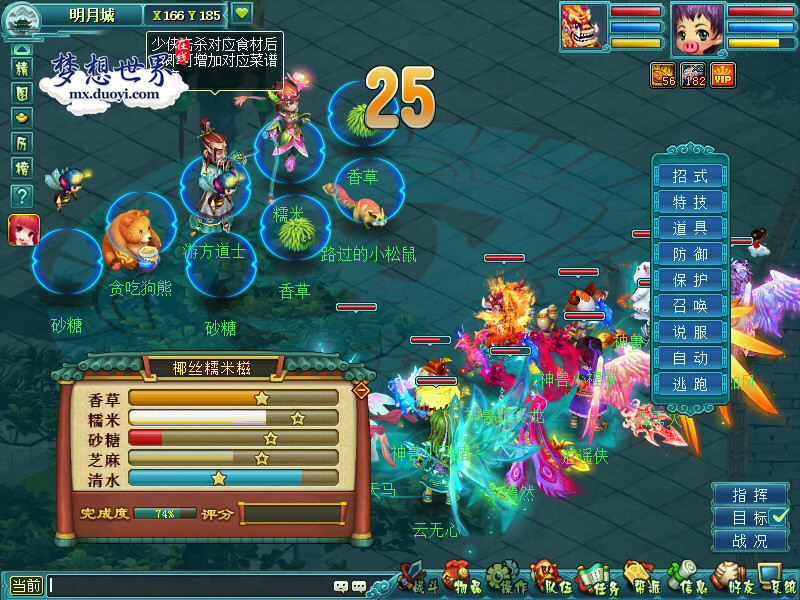This screenshot has height=600, width=800.
Task: Choose the 防御 defend command
Action: click(690, 254)
